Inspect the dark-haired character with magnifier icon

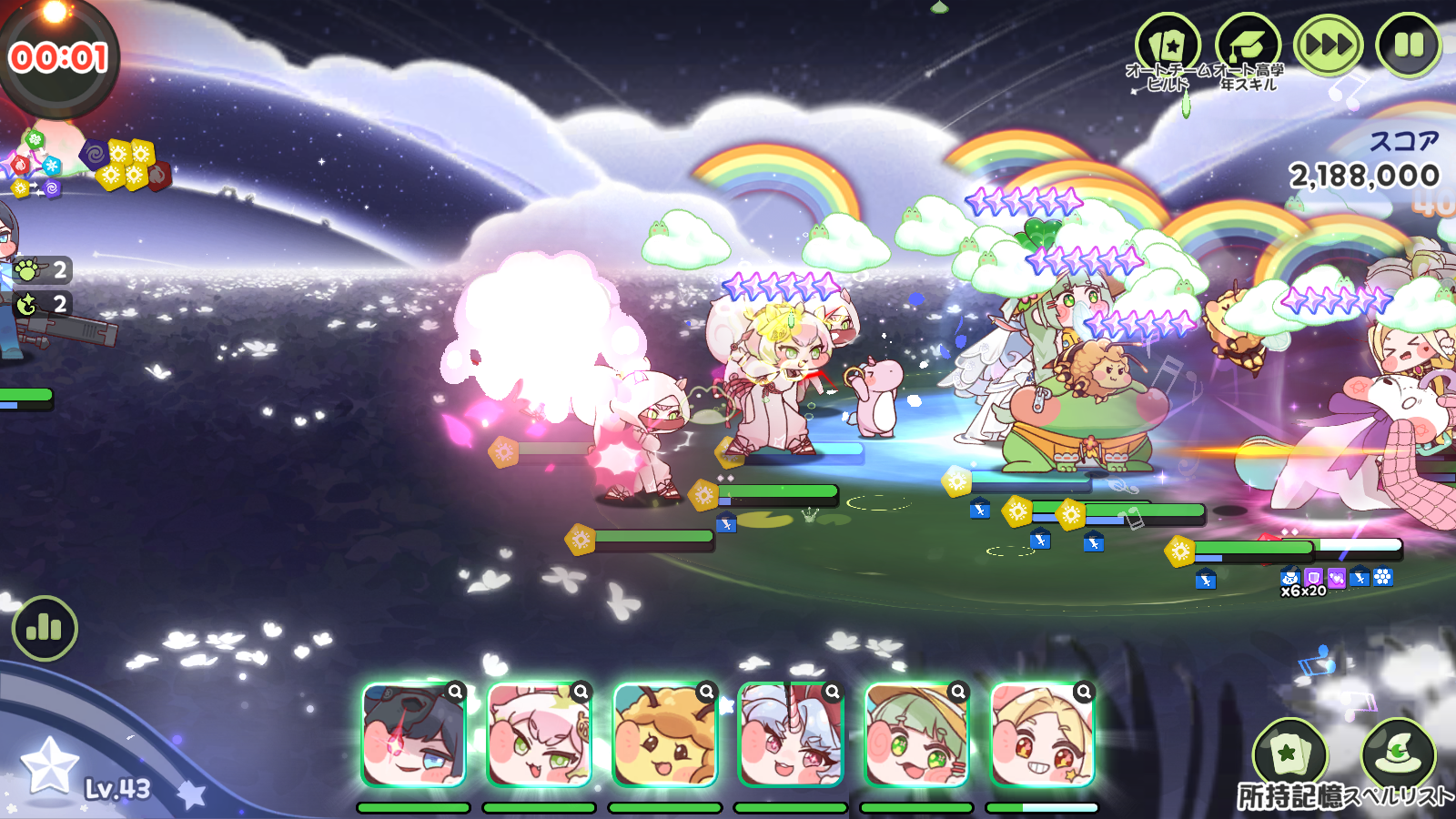455,693
